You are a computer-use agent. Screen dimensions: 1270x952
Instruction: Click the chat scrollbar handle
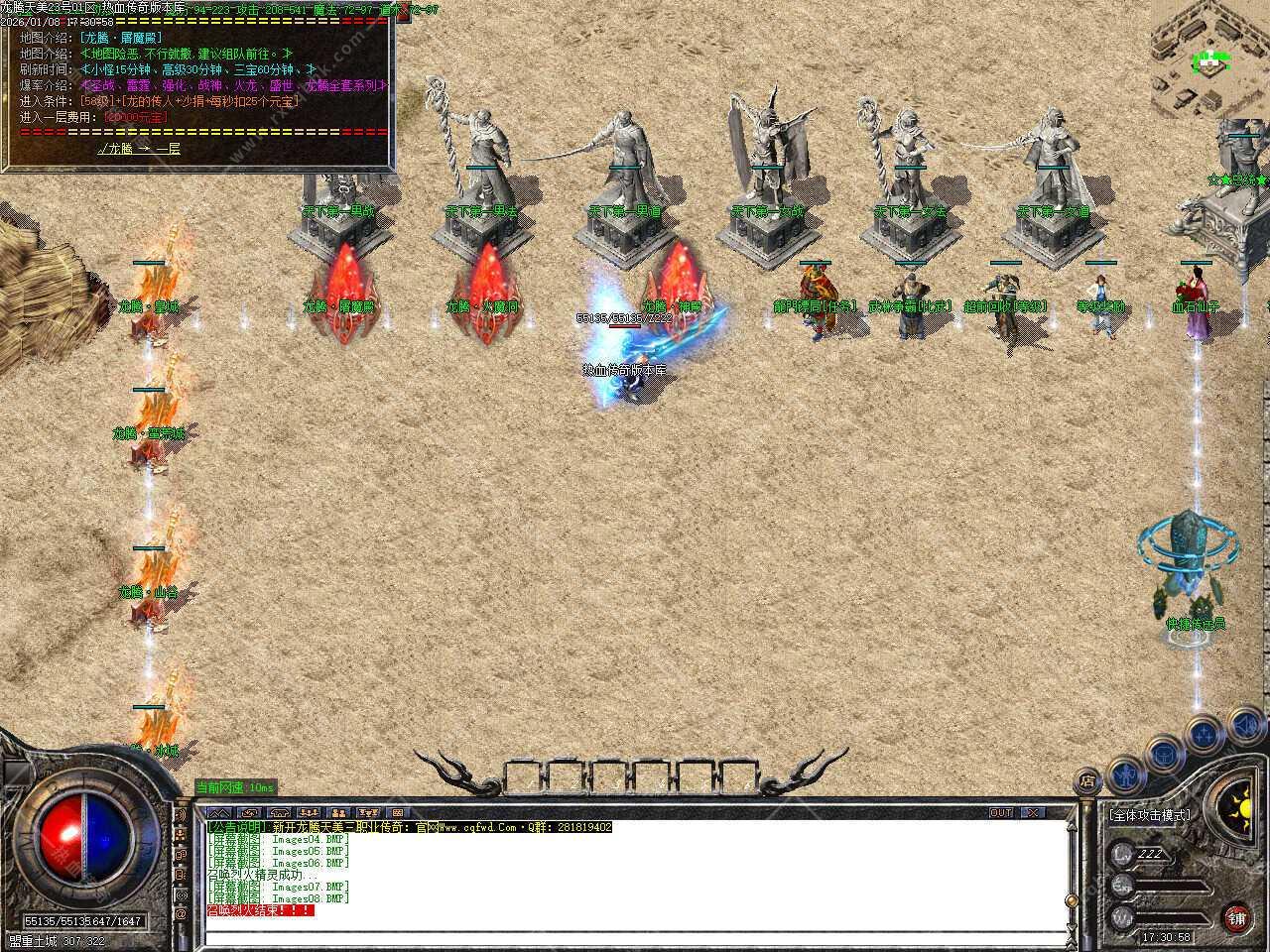[1070, 899]
